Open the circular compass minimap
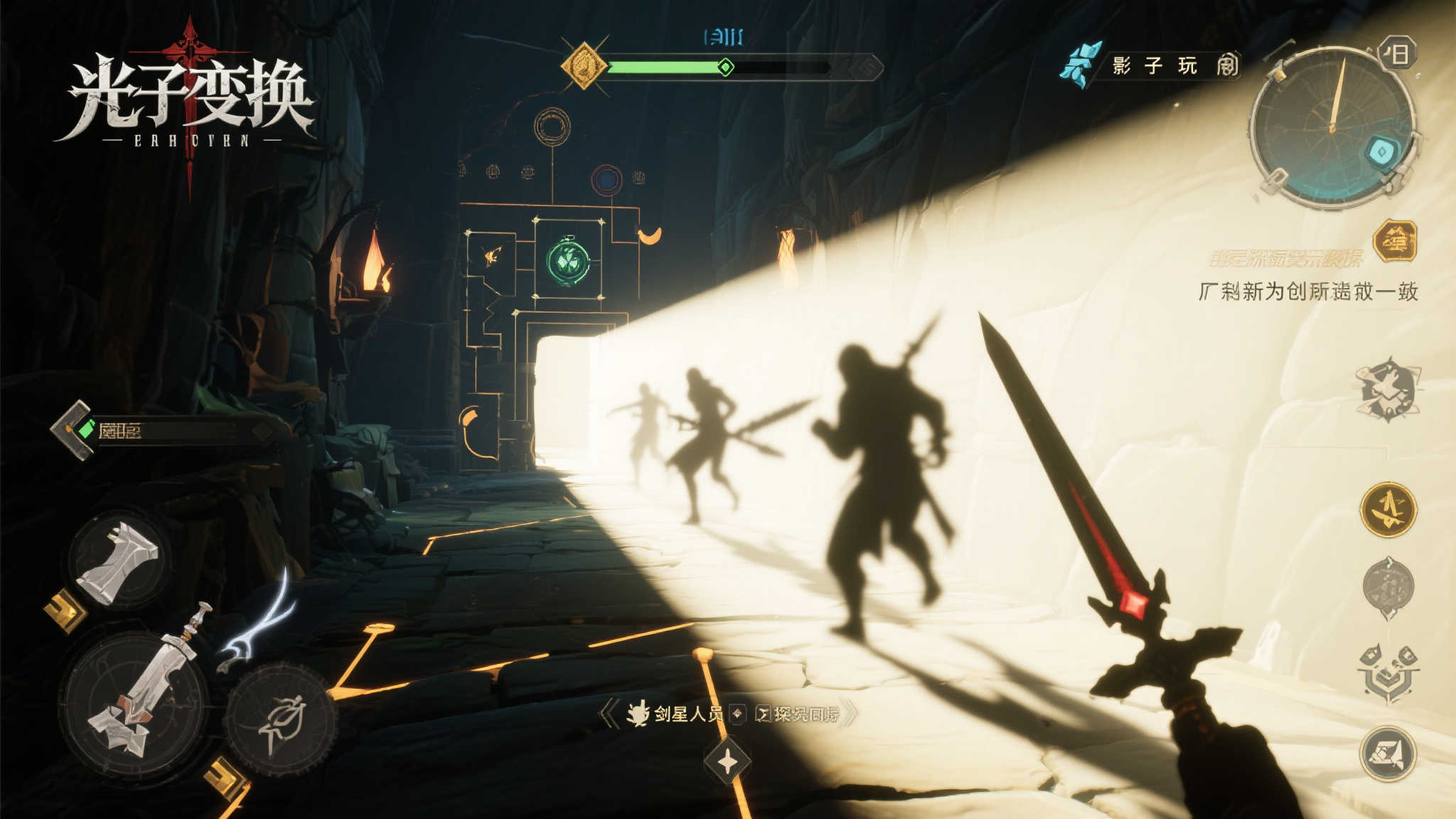 pos(1332,128)
